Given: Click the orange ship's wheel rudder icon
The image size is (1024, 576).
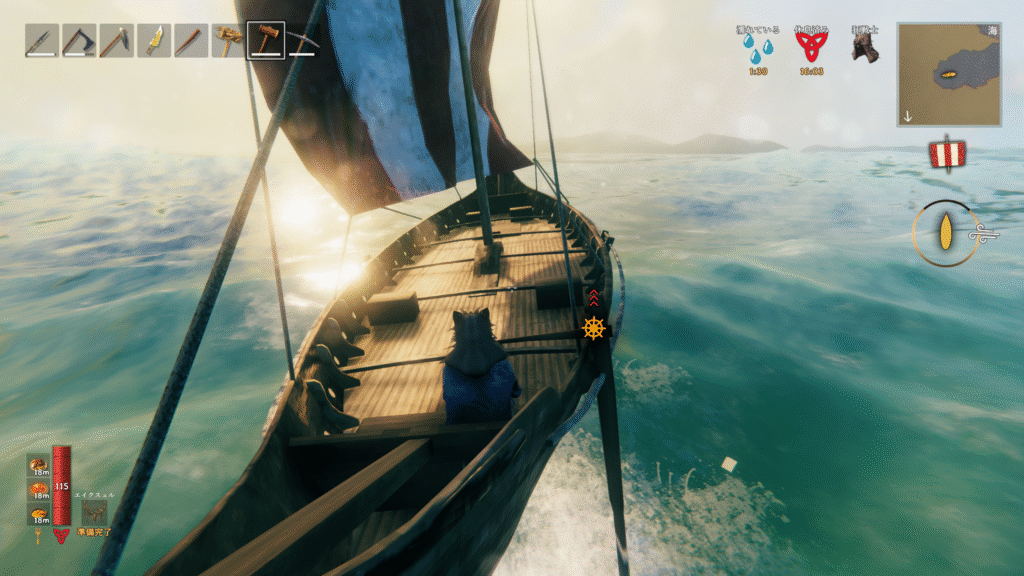Looking at the screenshot, I should coord(594,328).
